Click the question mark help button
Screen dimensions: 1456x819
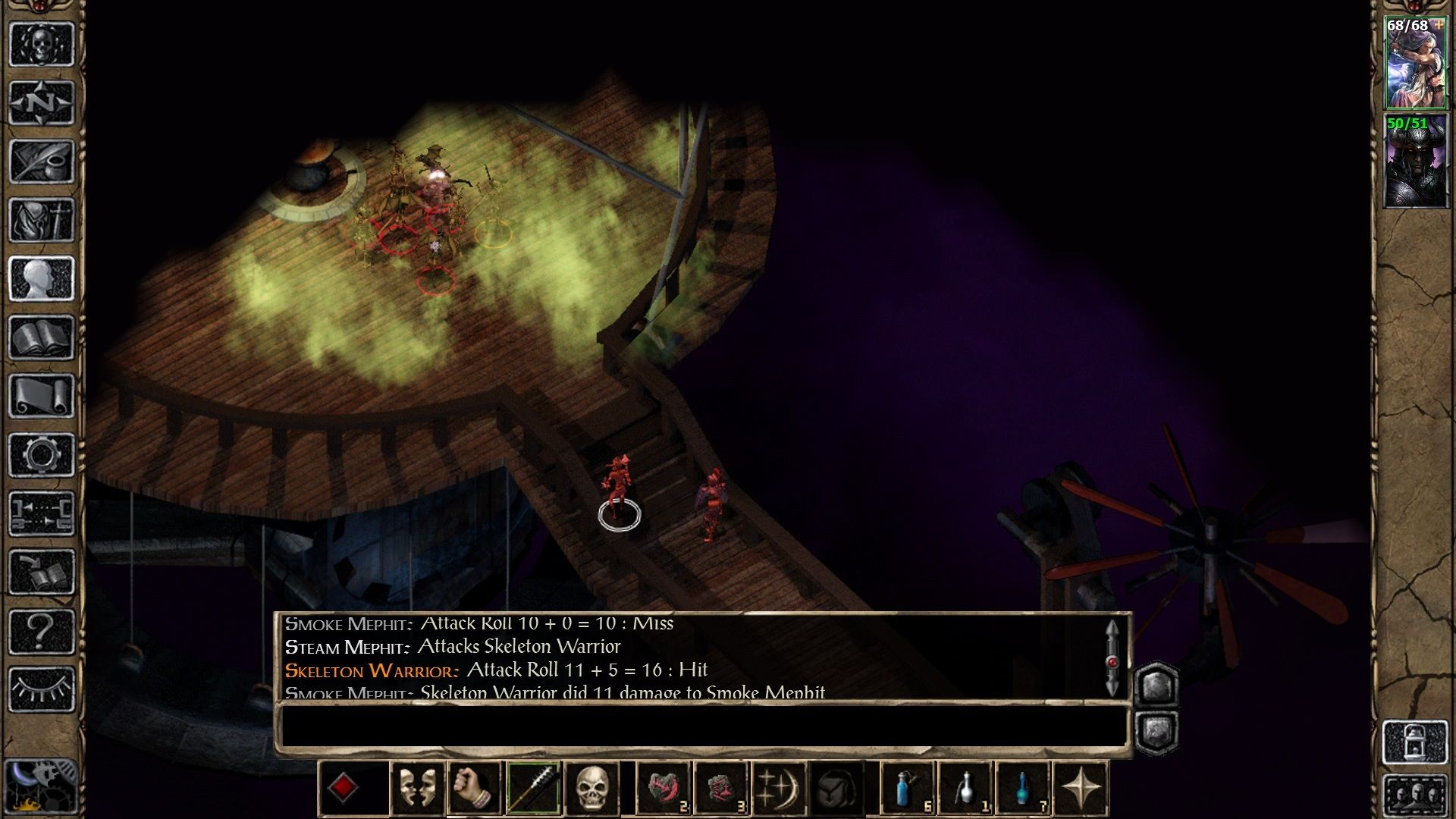[42, 631]
